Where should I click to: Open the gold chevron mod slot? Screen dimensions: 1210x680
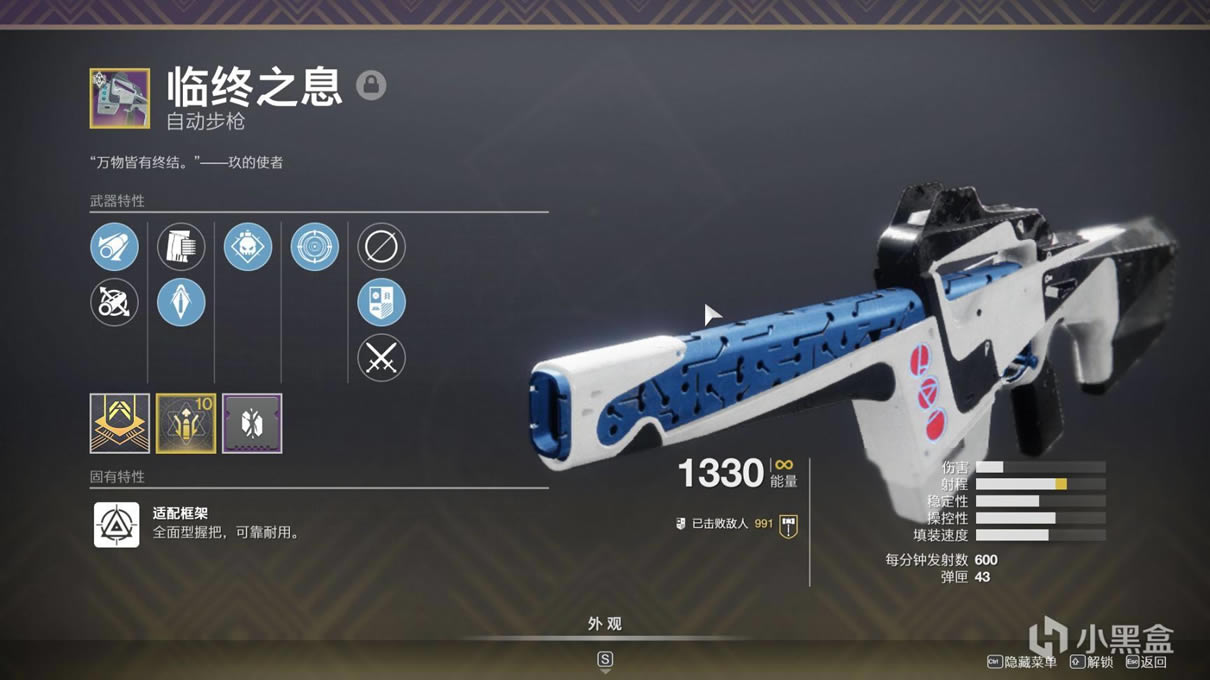[120, 423]
